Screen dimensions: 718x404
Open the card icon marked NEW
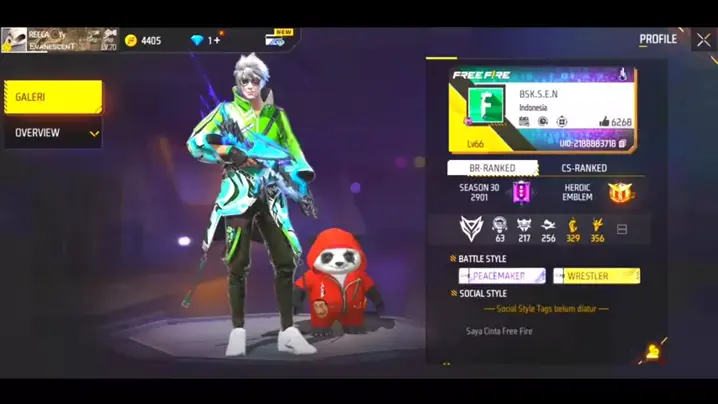pyautogui.click(x=276, y=40)
